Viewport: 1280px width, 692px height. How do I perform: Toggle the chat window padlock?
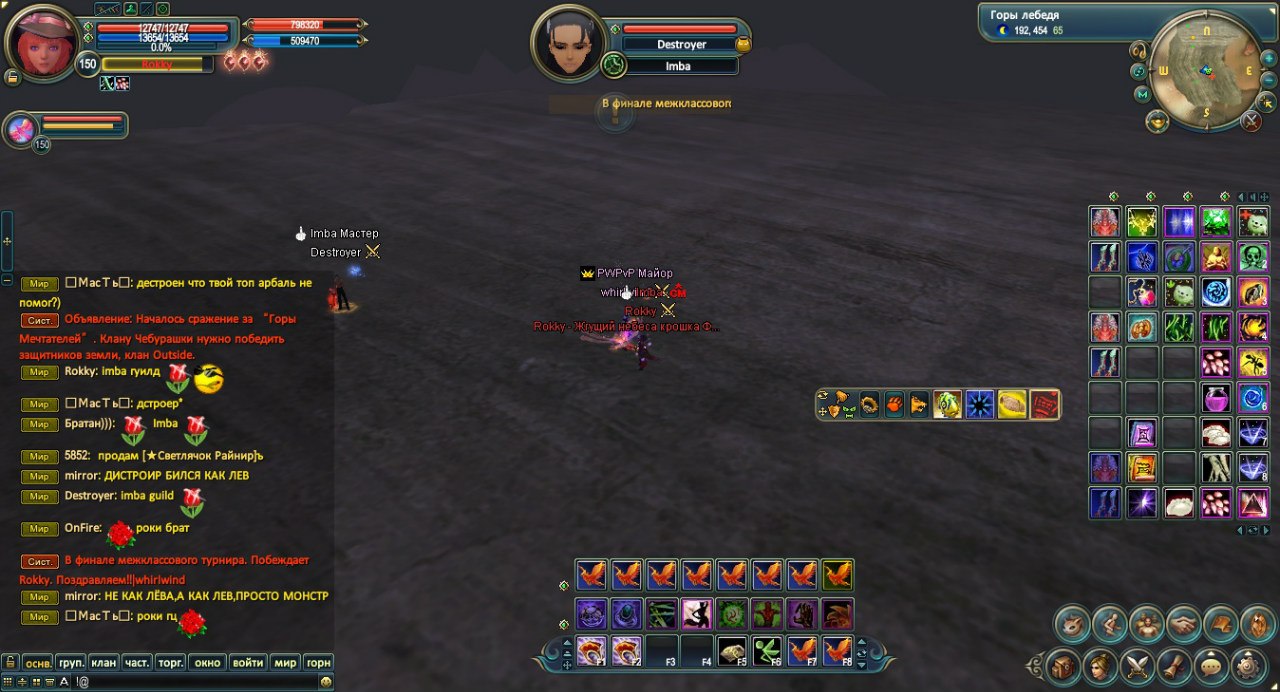coord(9,662)
